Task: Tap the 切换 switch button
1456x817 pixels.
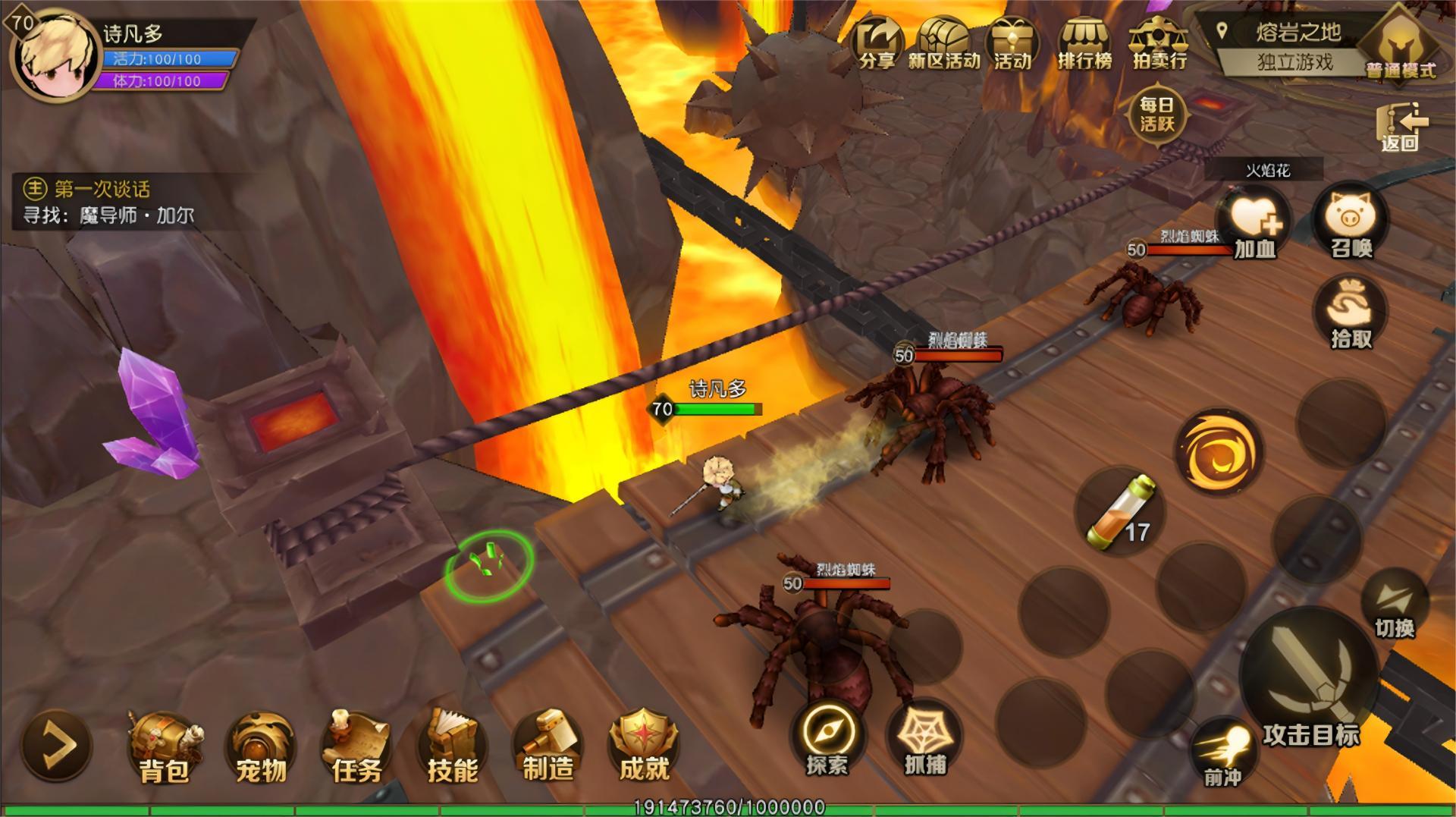Action: pos(1395,606)
